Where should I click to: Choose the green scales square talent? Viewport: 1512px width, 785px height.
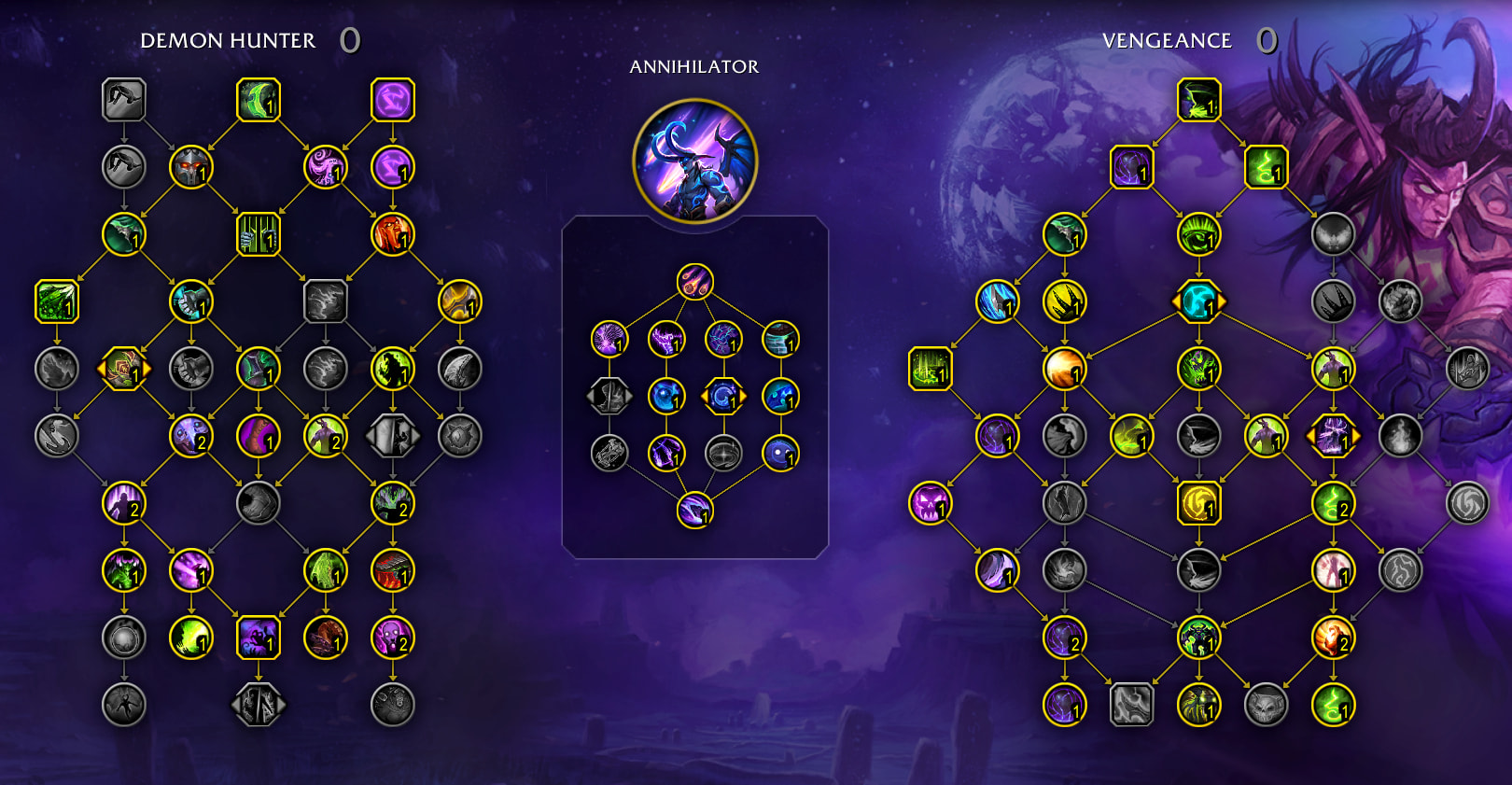[57, 301]
